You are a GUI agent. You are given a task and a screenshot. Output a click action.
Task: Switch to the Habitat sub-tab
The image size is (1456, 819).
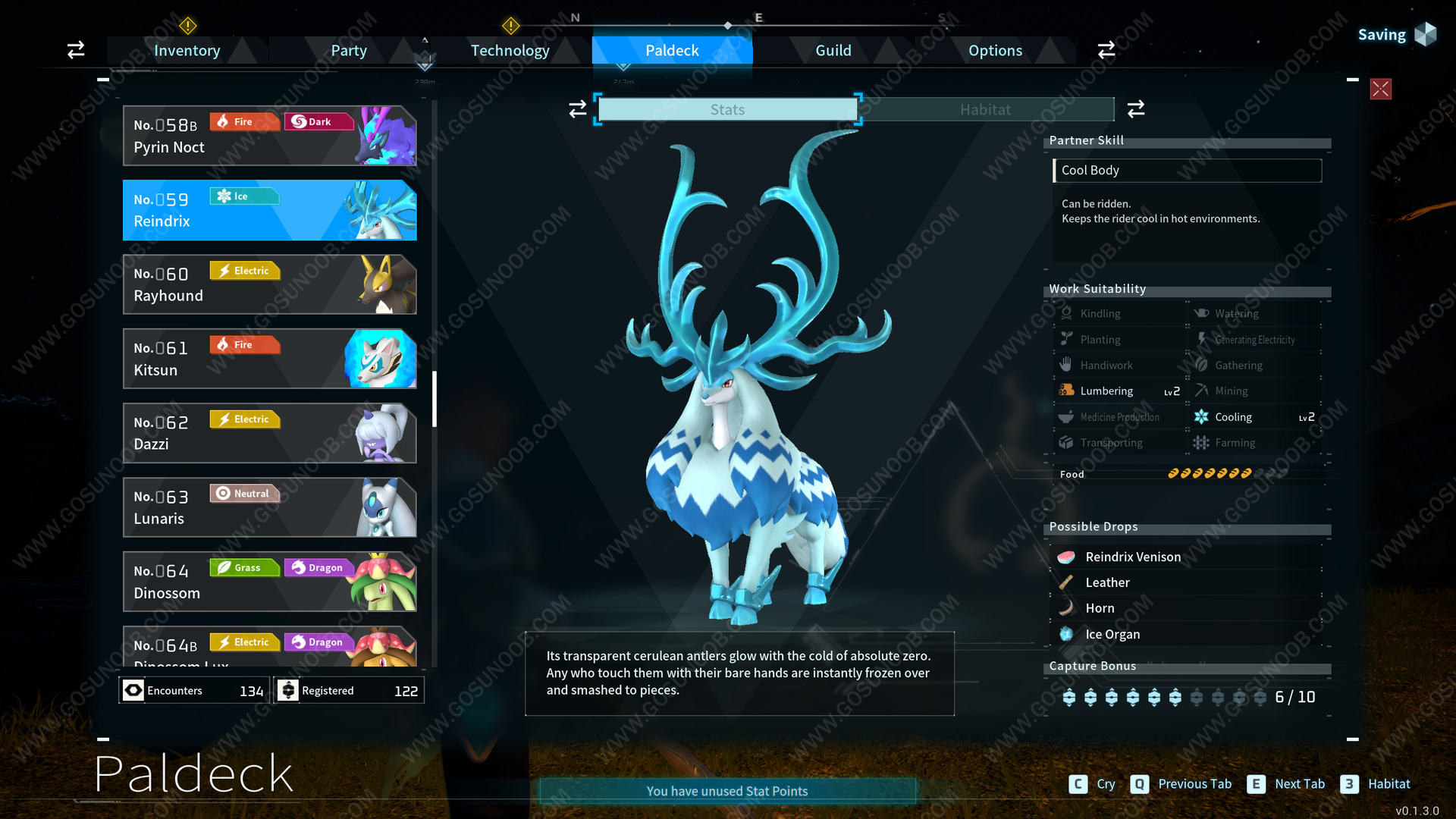(x=985, y=109)
